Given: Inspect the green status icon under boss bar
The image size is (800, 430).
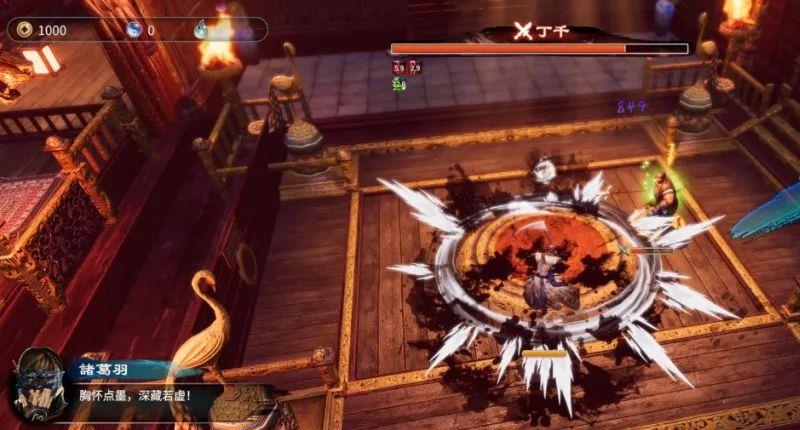Looking at the screenshot, I should click(399, 84).
